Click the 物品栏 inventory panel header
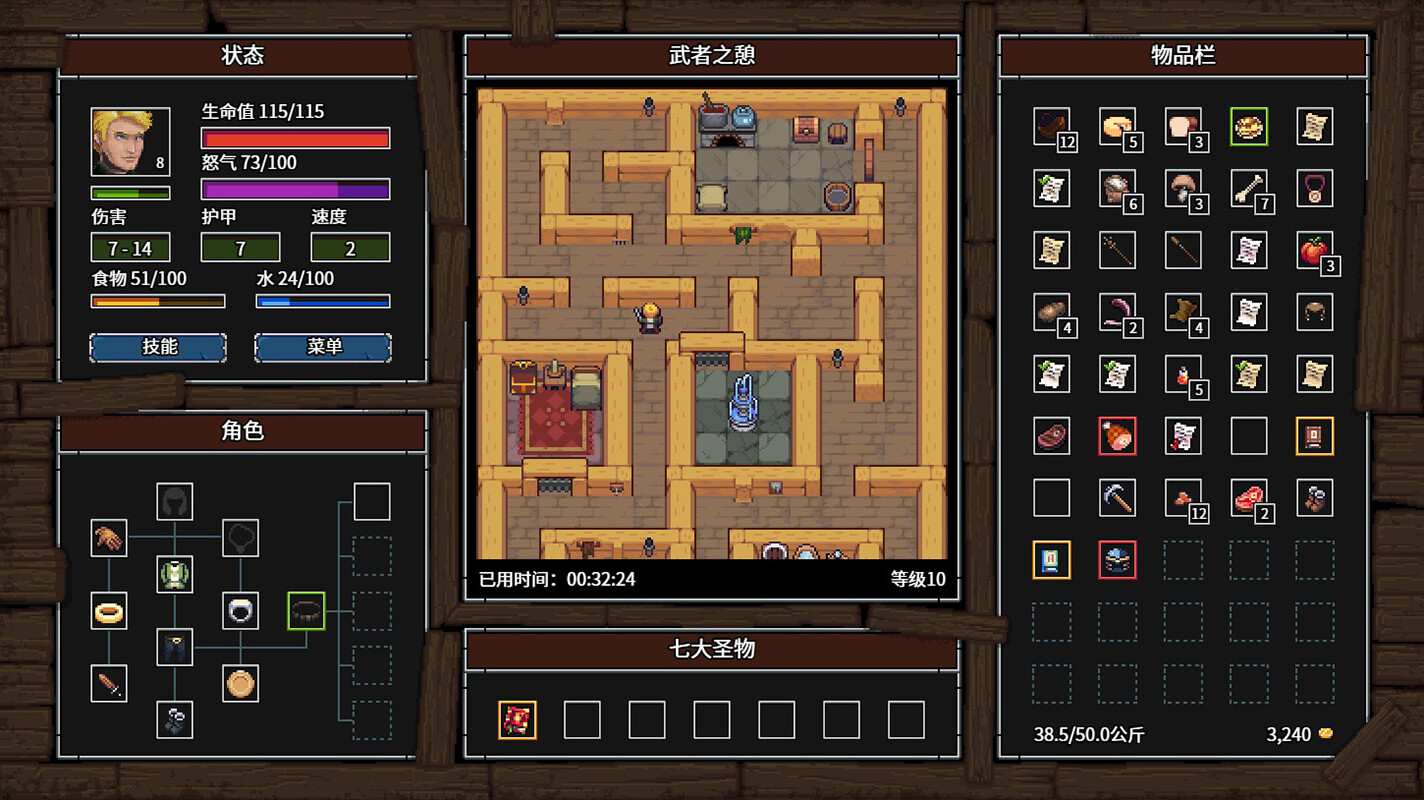This screenshot has width=1424, height=800. tap(1183, 57)
